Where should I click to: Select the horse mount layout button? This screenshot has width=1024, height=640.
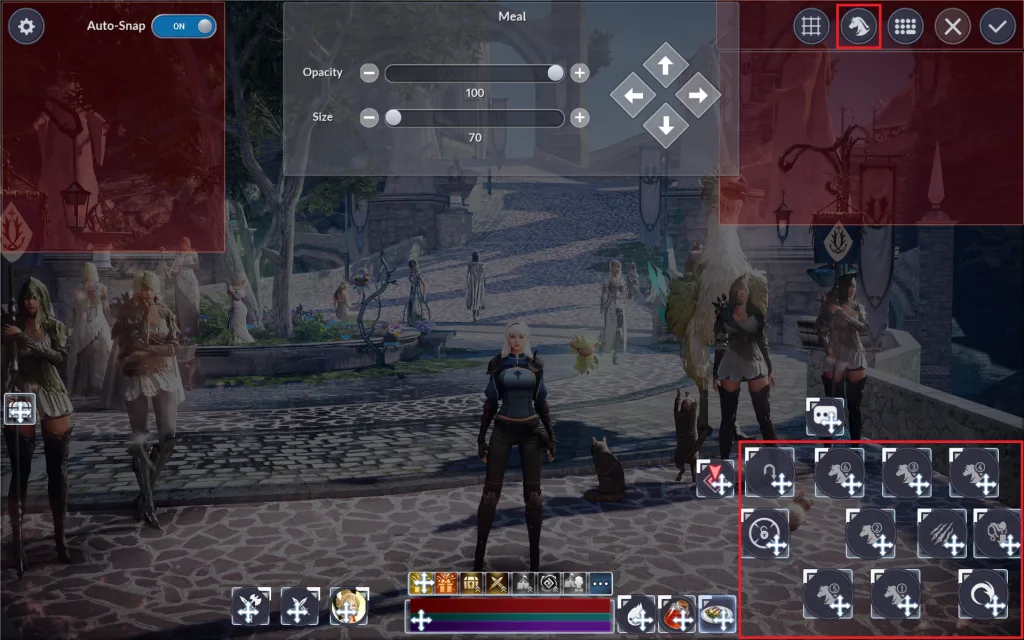pos(858,26)
